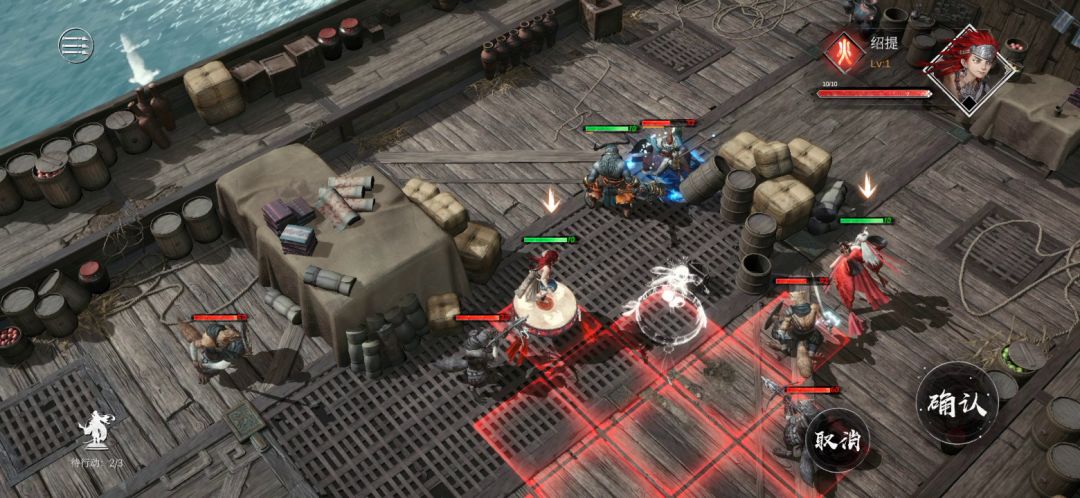
Task: Open the round menu icon by the sea
Action: [x=76, y=44]
